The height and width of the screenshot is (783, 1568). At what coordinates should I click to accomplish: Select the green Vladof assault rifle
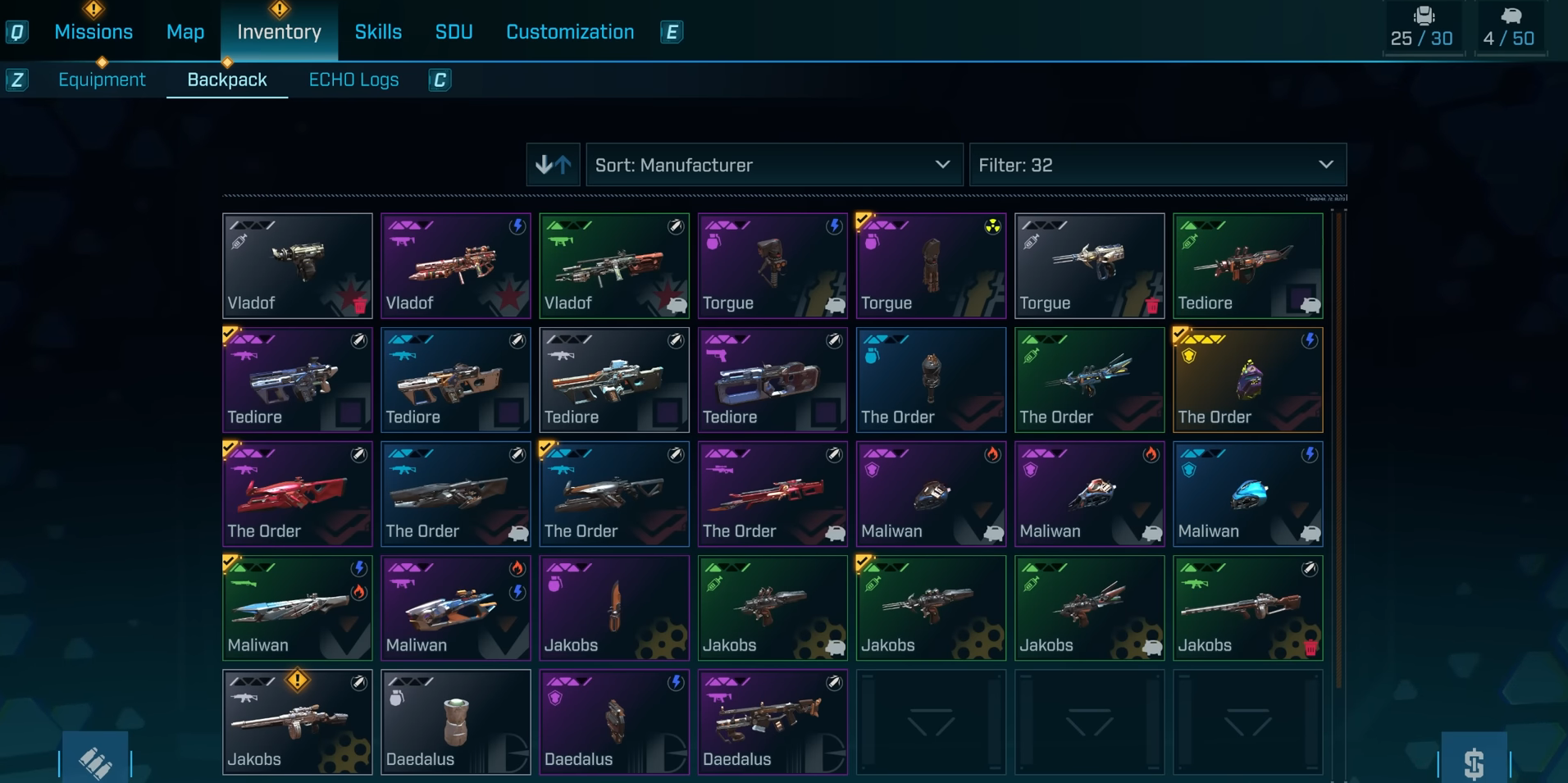[x=613, y=266]
